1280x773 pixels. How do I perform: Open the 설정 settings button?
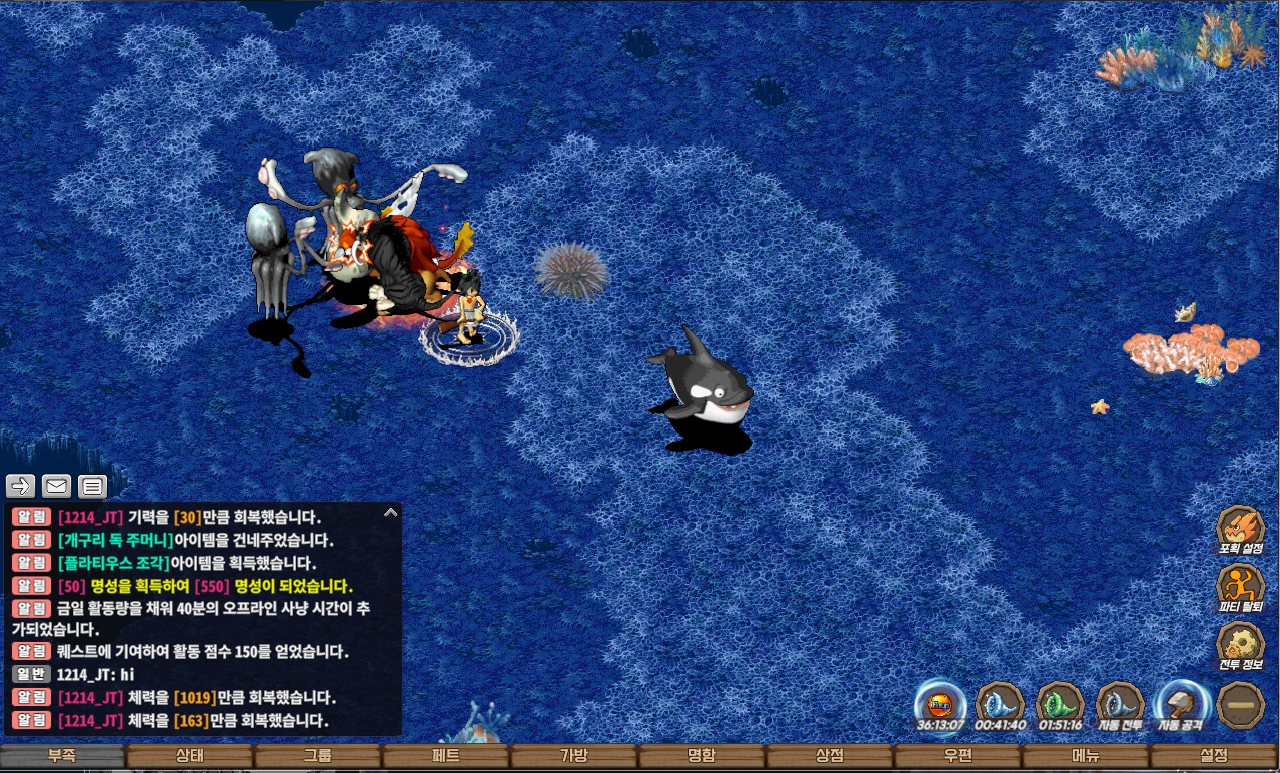click(1214, 756)
